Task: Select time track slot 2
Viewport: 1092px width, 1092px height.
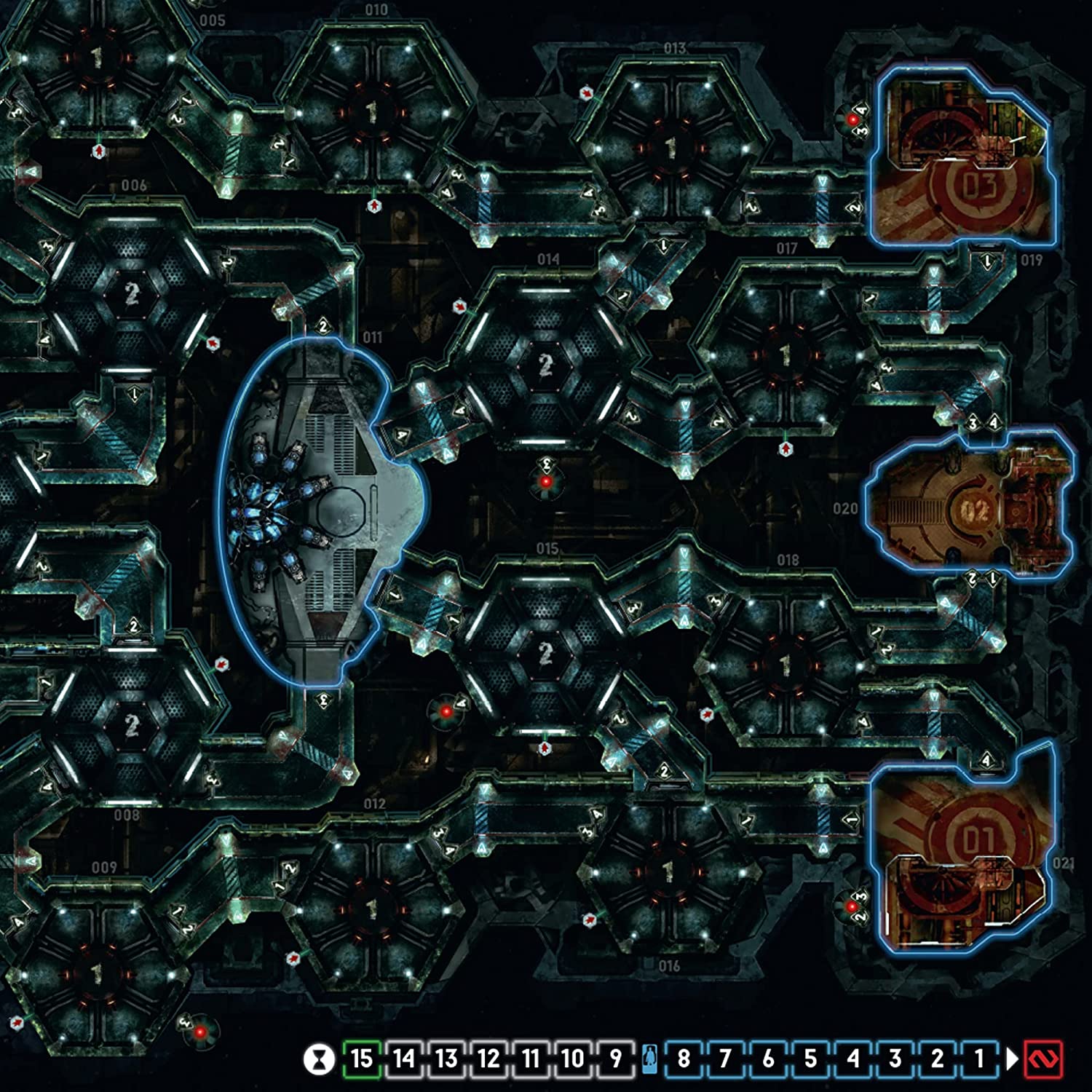Action: pos(937,1058)
